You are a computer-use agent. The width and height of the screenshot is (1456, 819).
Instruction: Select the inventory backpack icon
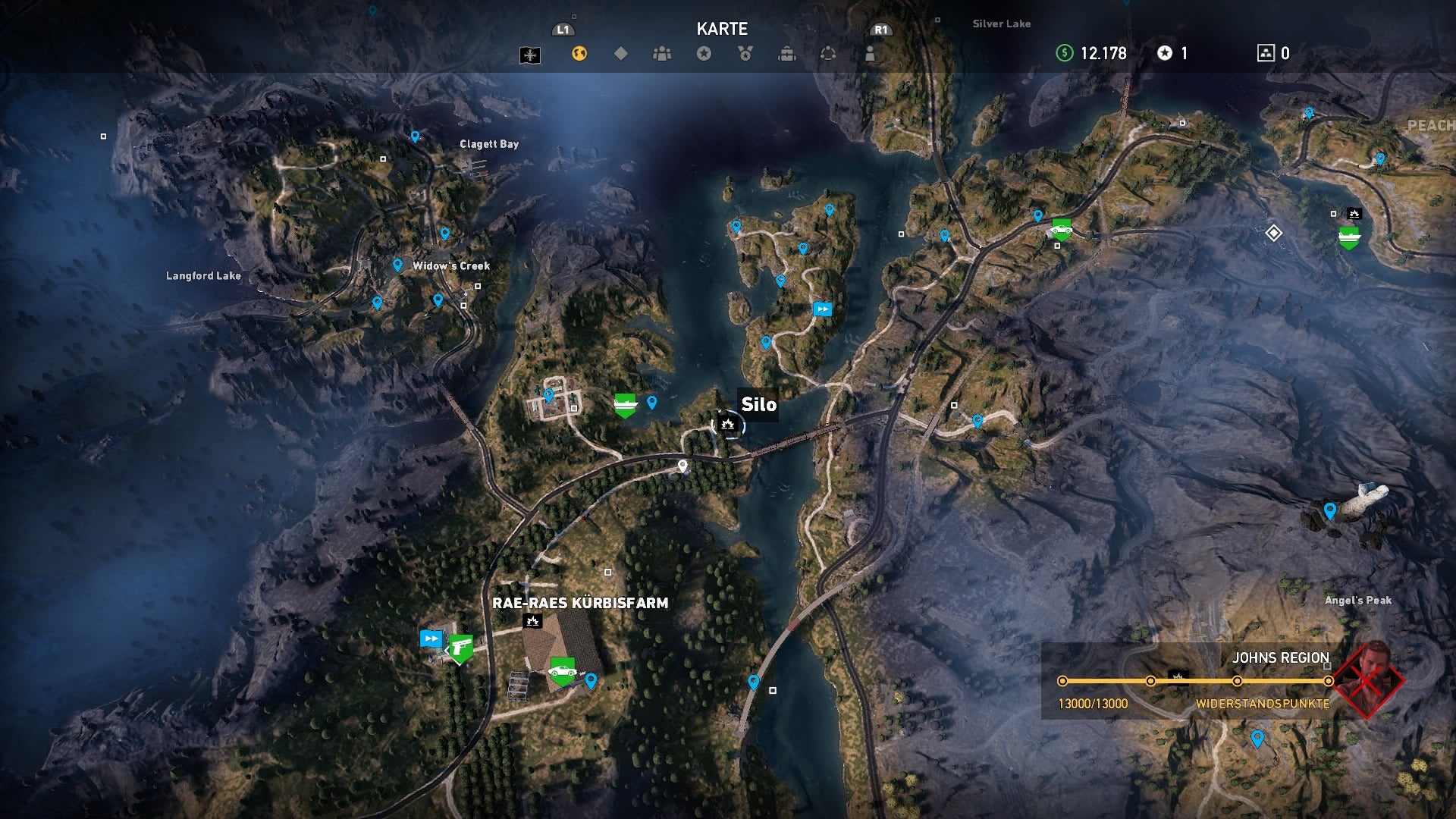coord(786,54)
